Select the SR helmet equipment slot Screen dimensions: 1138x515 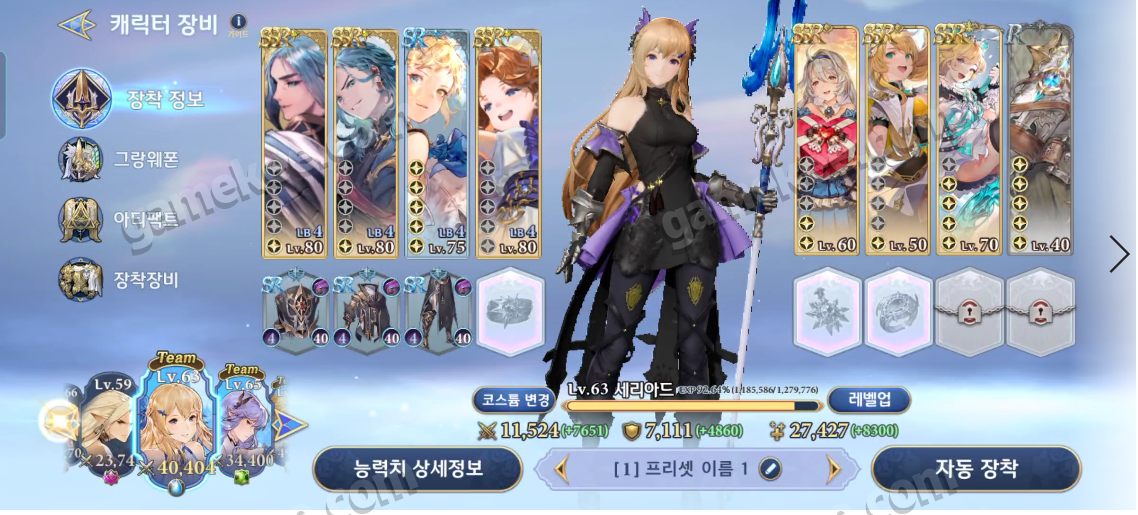(x=296, y=312)
